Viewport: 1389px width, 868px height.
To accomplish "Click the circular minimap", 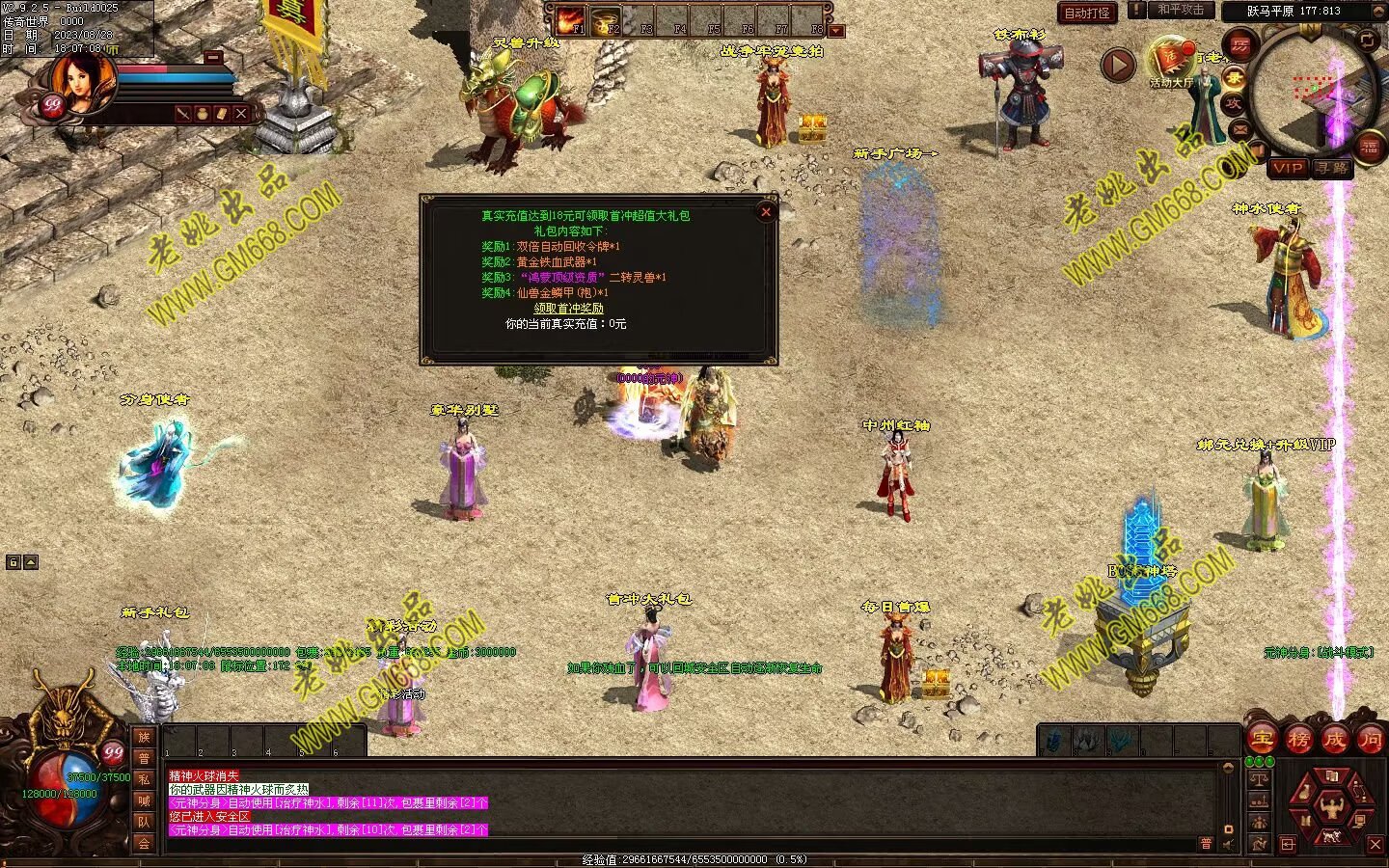I will (1316, 90).
